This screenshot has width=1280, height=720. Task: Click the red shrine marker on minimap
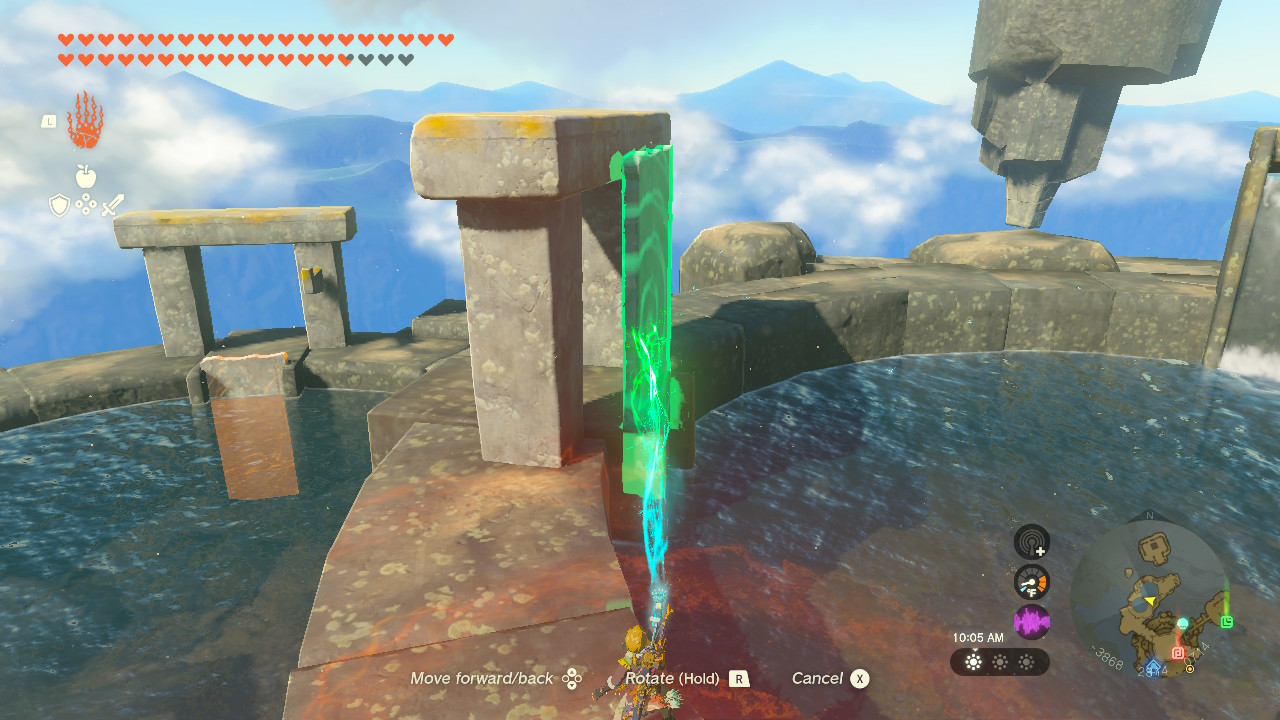pyautogui.click(x=1178, y=653)
